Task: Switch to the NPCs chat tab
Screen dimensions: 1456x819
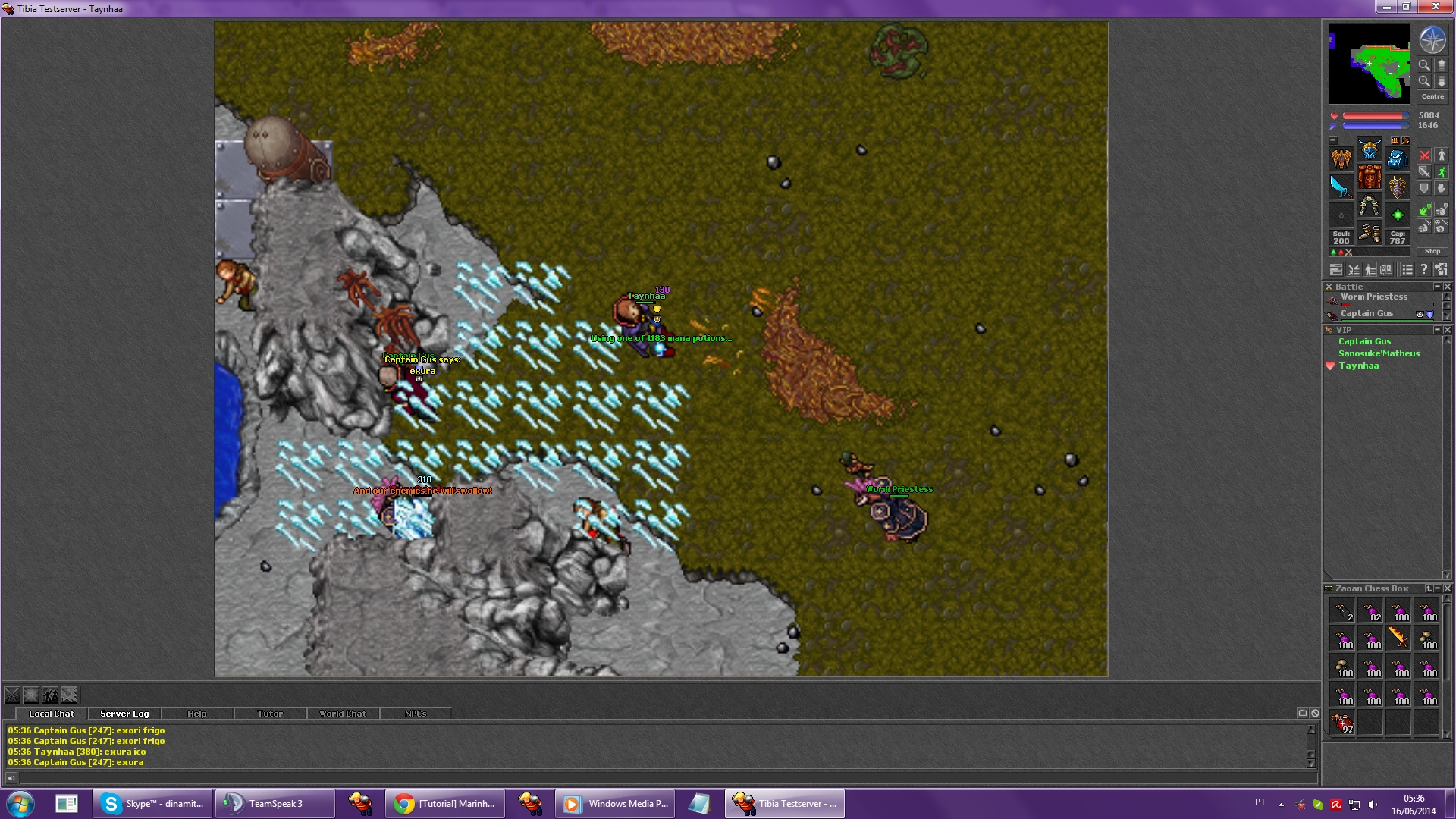Action: pos(415,714)
